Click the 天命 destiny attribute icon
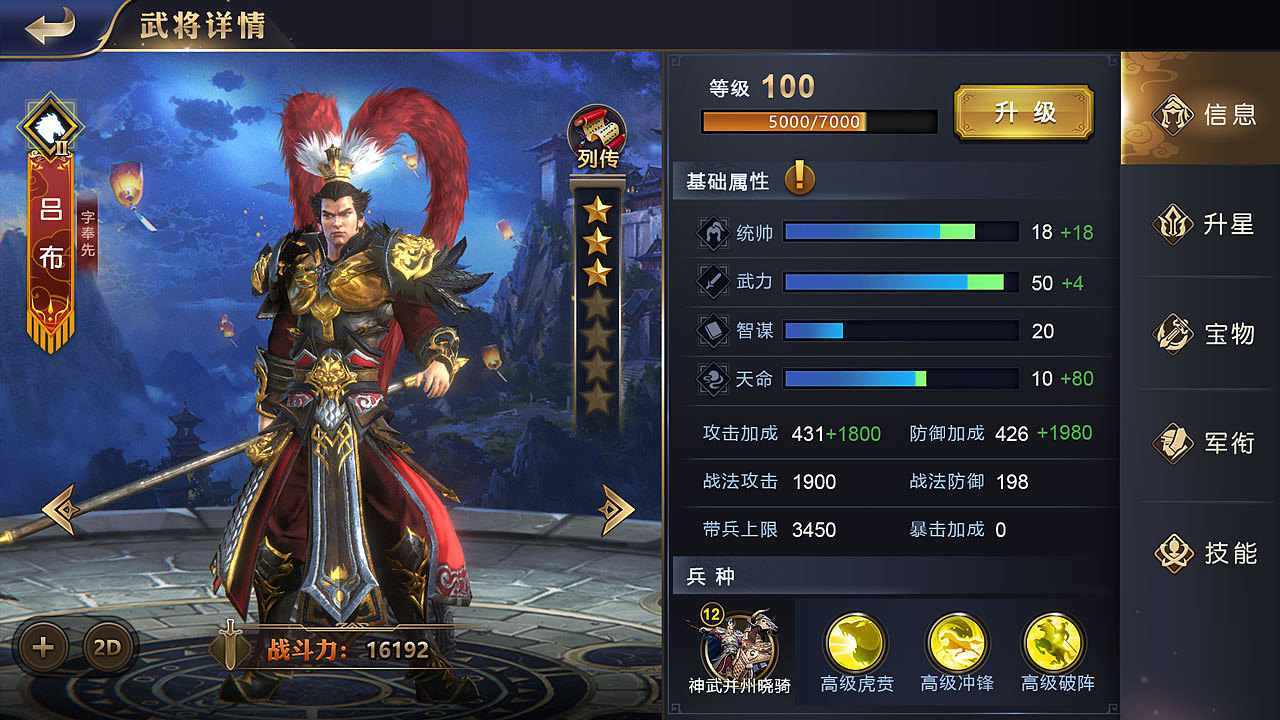The height and width of the screenshot is (720, 1280). 713,379
